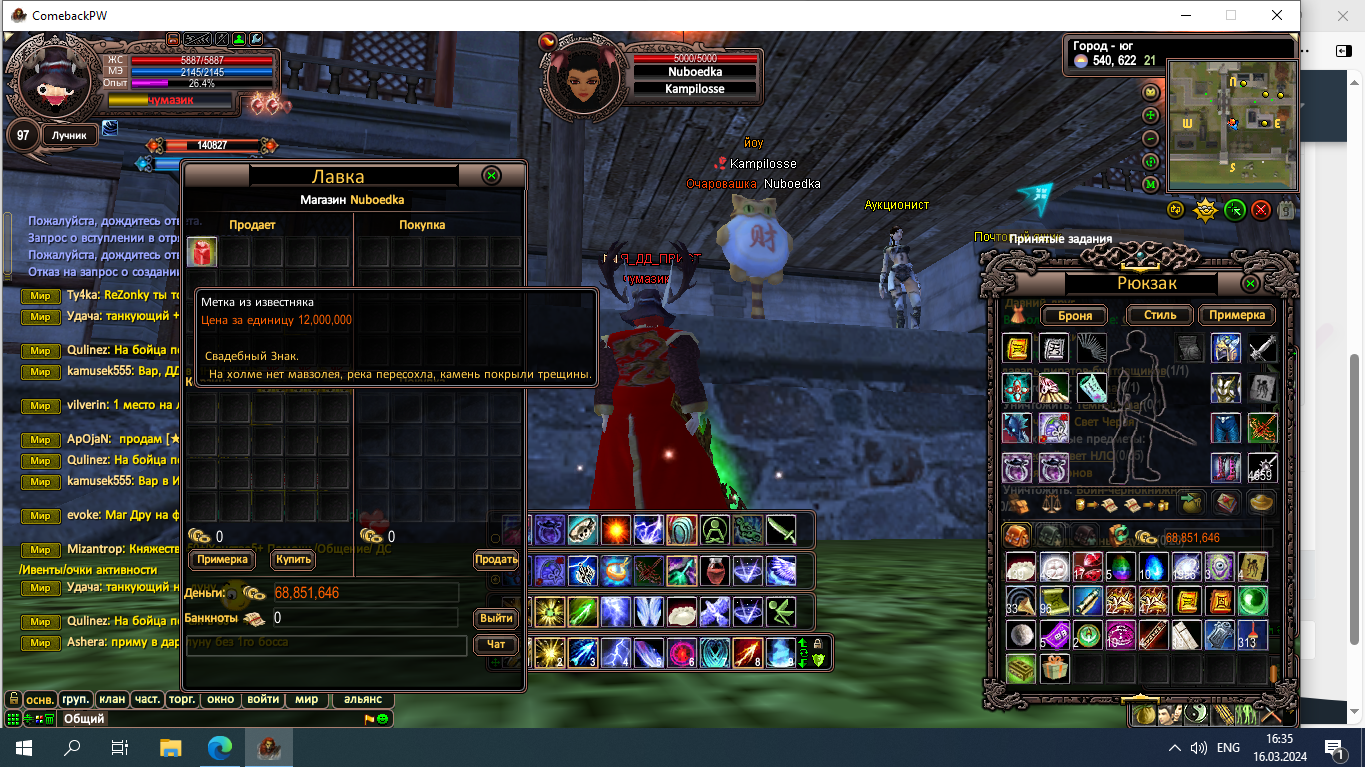Switch chat to the альянс tab
This screenshot has width=1365, height=767.
coord(362,700)
